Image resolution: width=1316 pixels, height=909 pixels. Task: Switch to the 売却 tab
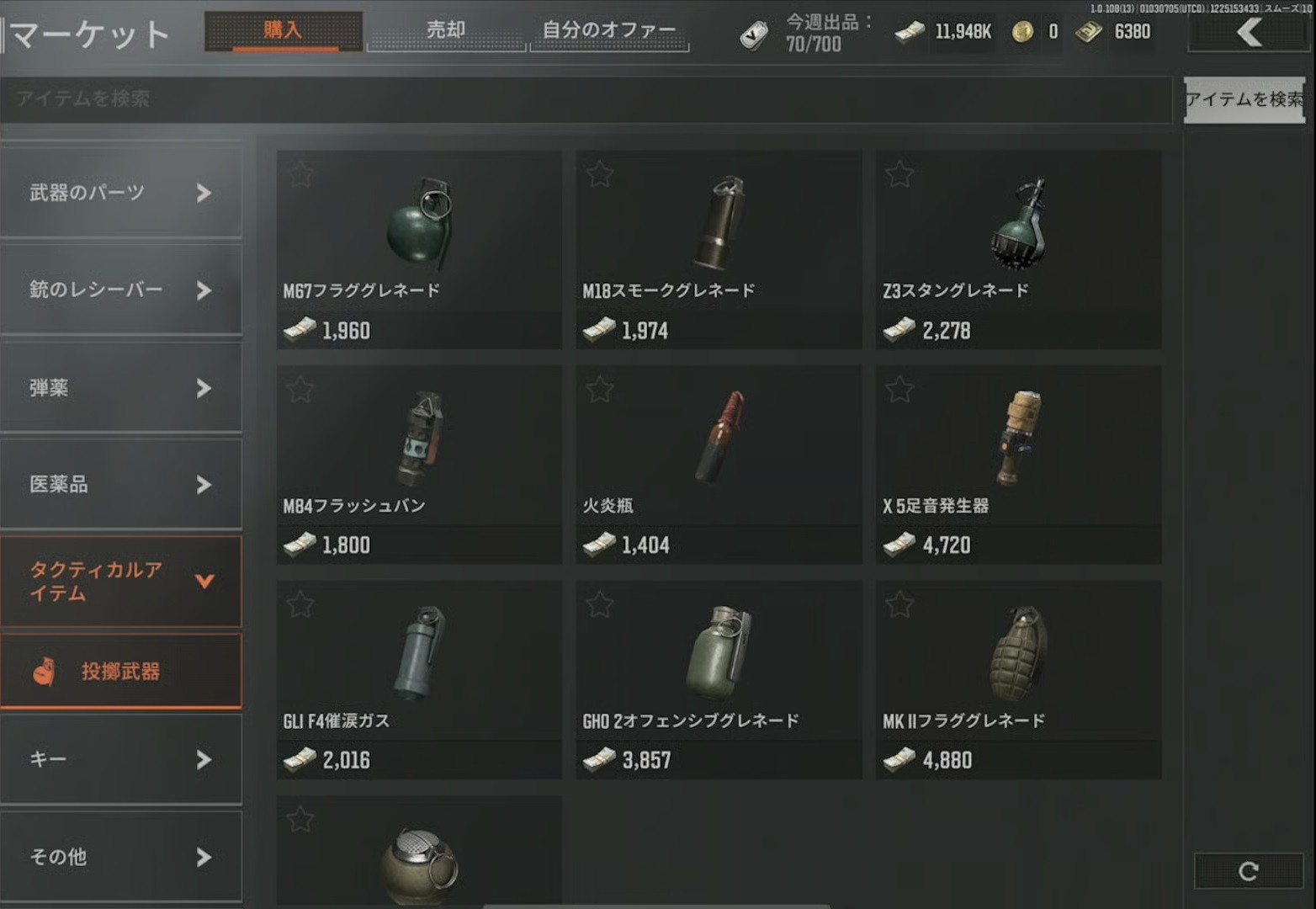coord(446,31)
